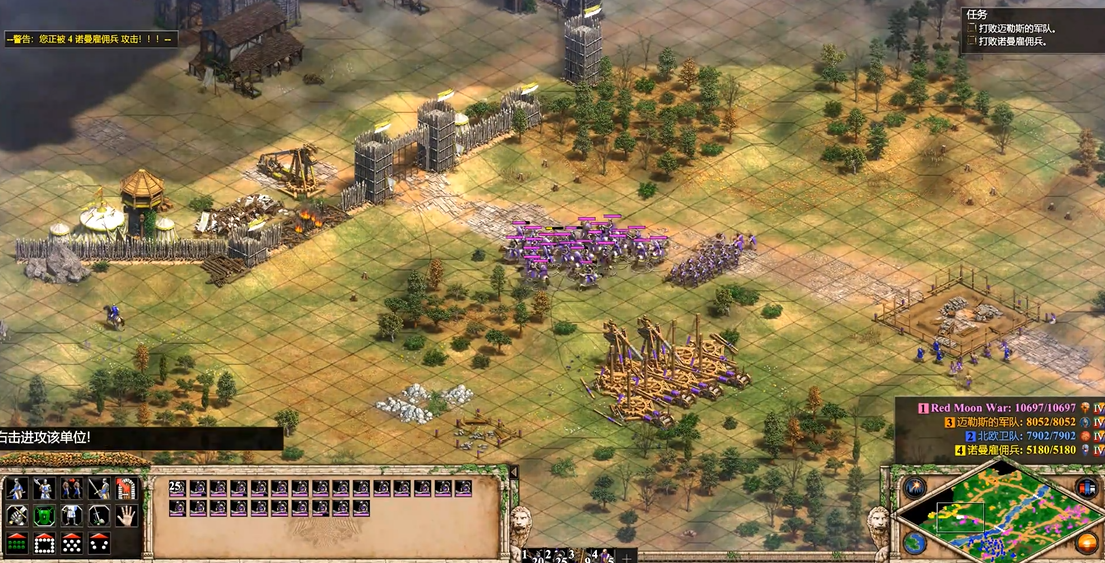Choose the garrison into building command
Screen dimensions: 1105x563
point(125,489)
